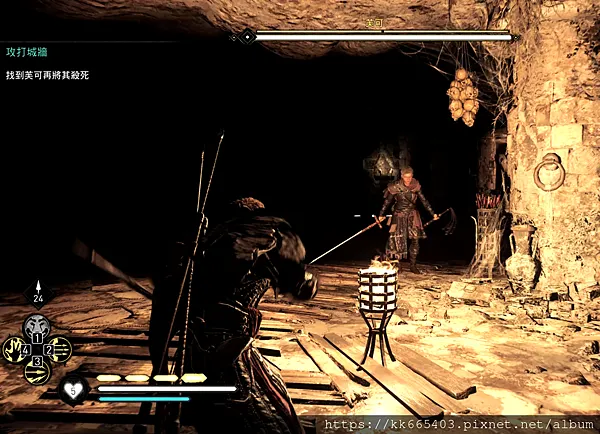Activate the wolf head ability in slot 1
The width and height of the screenshot is (600, 434).
coord(37,326)
